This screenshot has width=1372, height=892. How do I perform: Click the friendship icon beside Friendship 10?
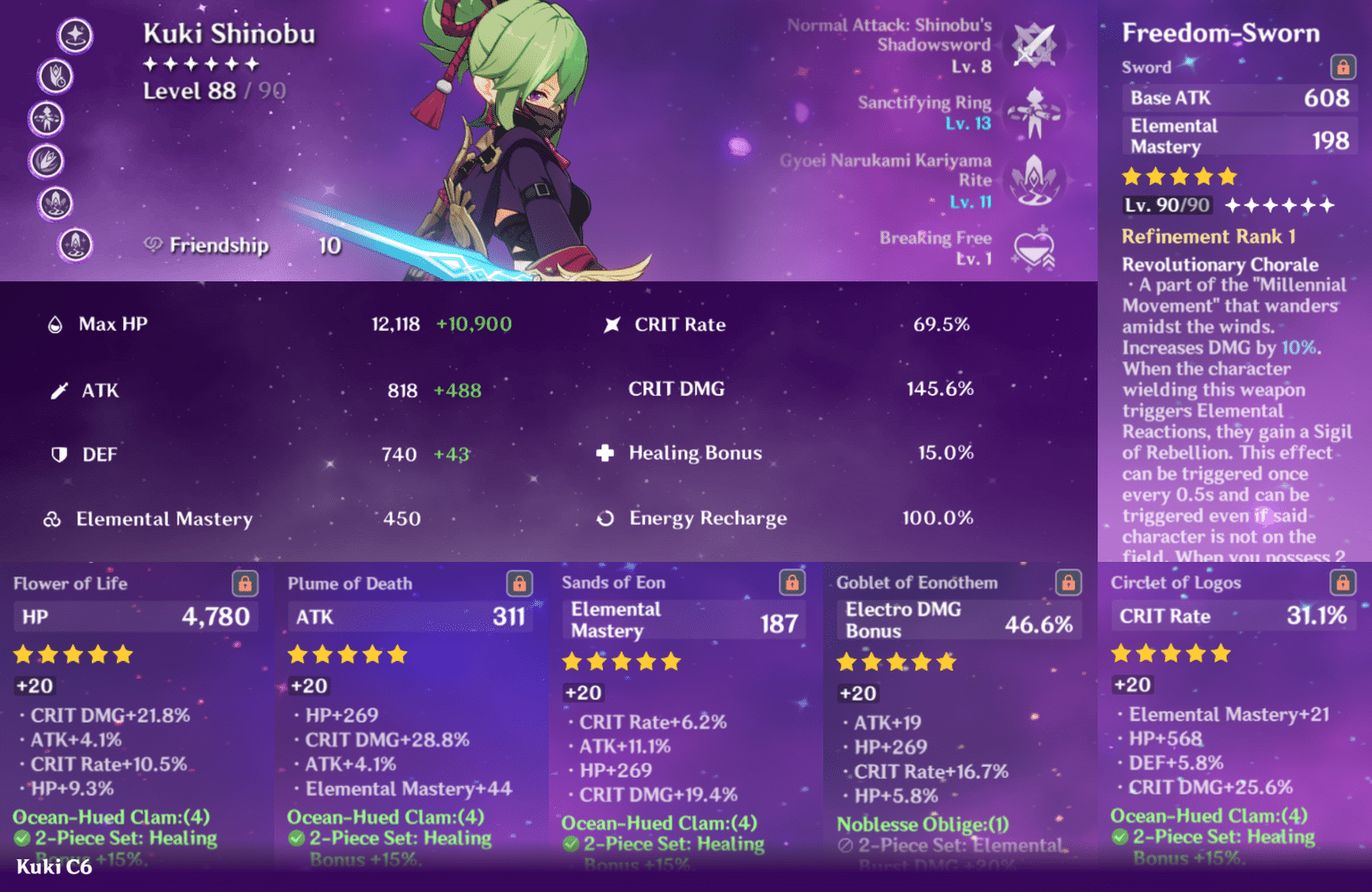click(x=153, y=244)
